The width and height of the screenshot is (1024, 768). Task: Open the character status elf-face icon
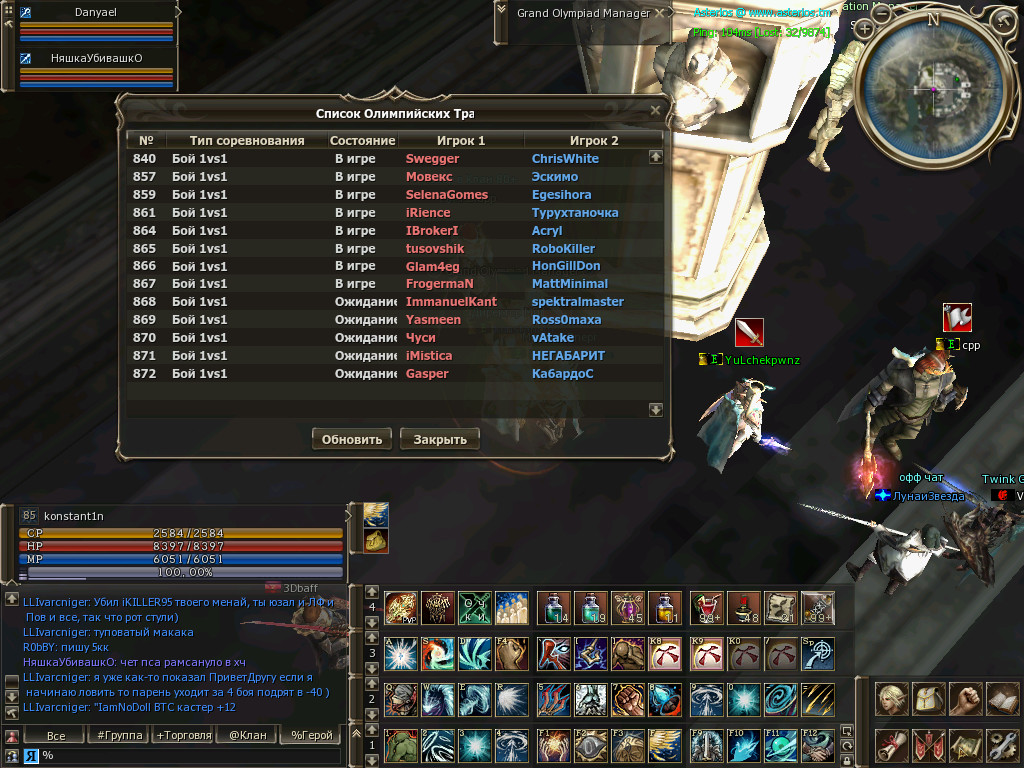coord(892,699)
